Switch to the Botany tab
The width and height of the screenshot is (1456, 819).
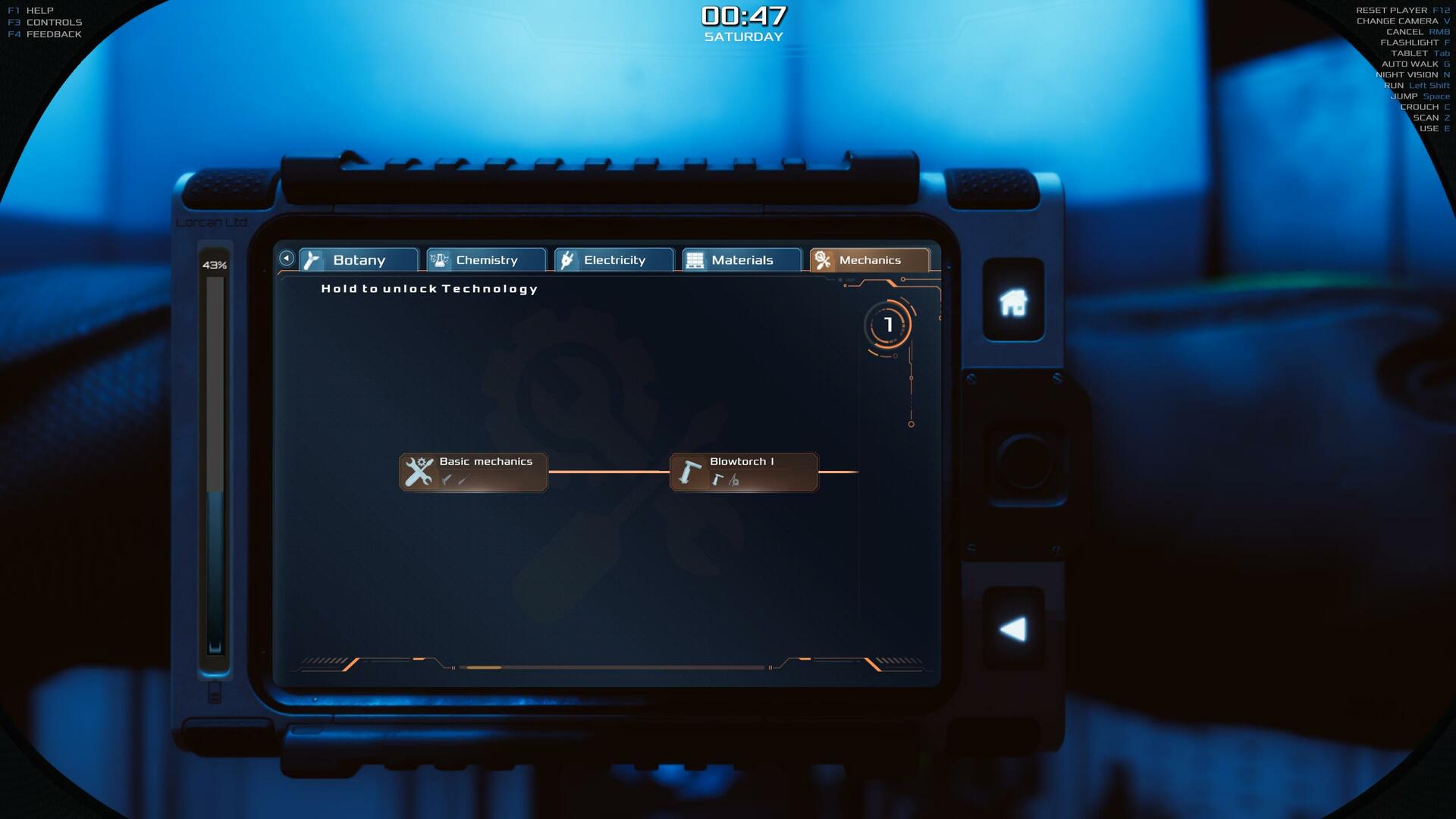pos(359,260)
